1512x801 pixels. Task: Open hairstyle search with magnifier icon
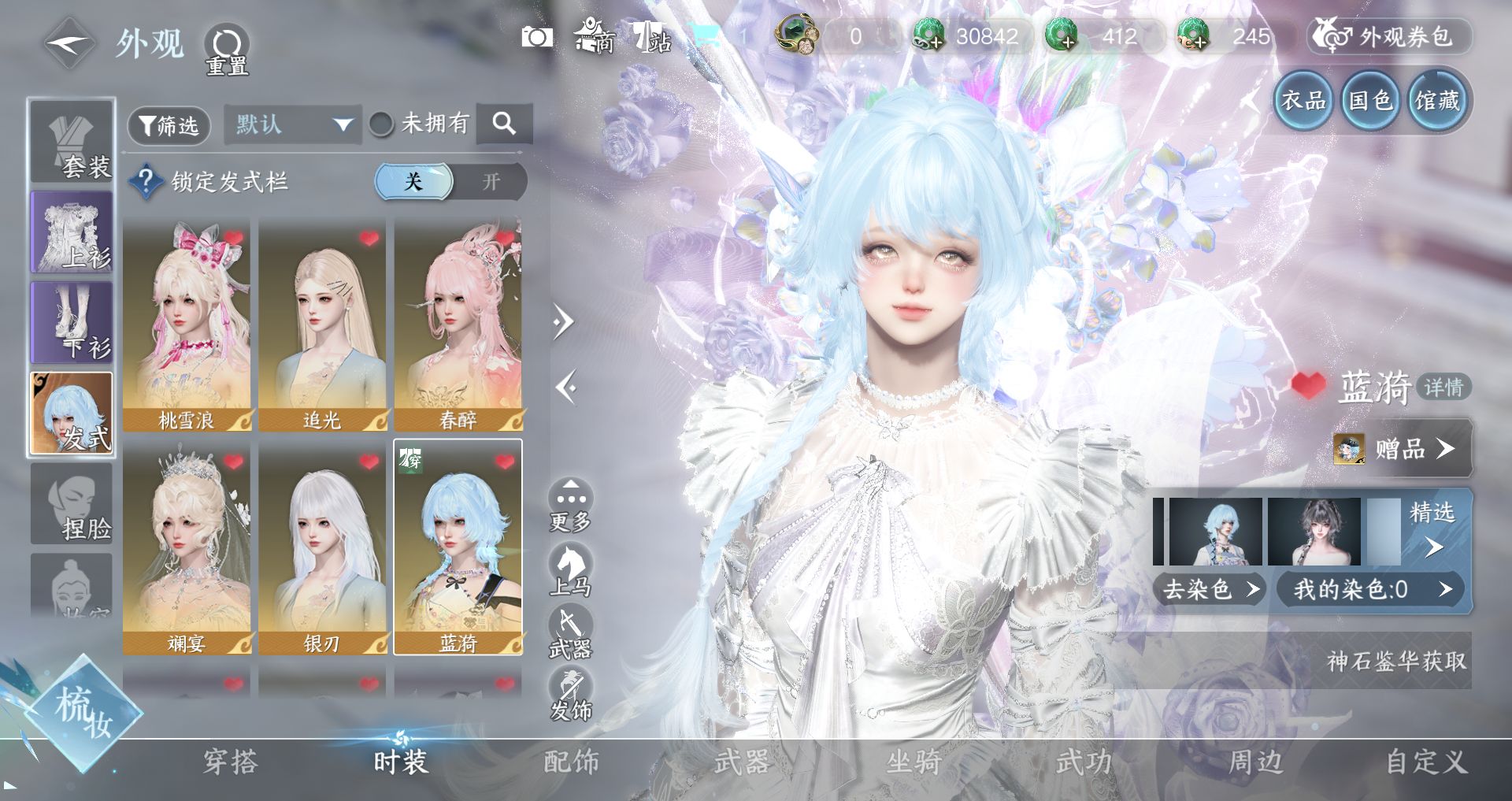point(504,124)
